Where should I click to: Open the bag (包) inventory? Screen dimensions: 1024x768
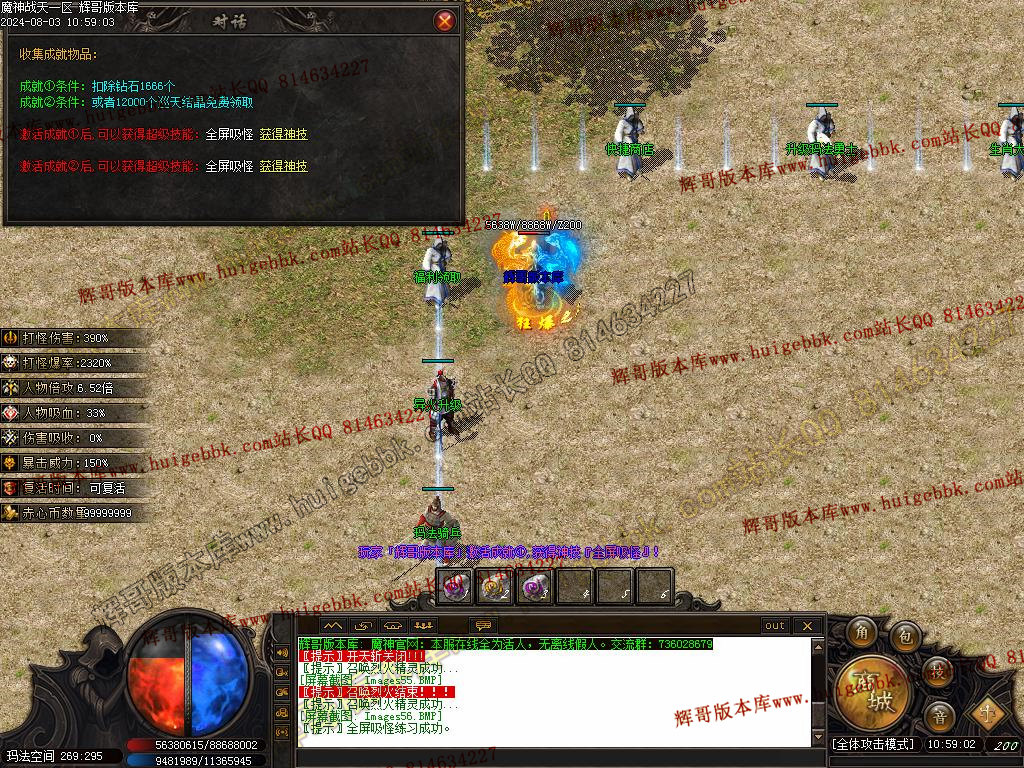[905, 635]
